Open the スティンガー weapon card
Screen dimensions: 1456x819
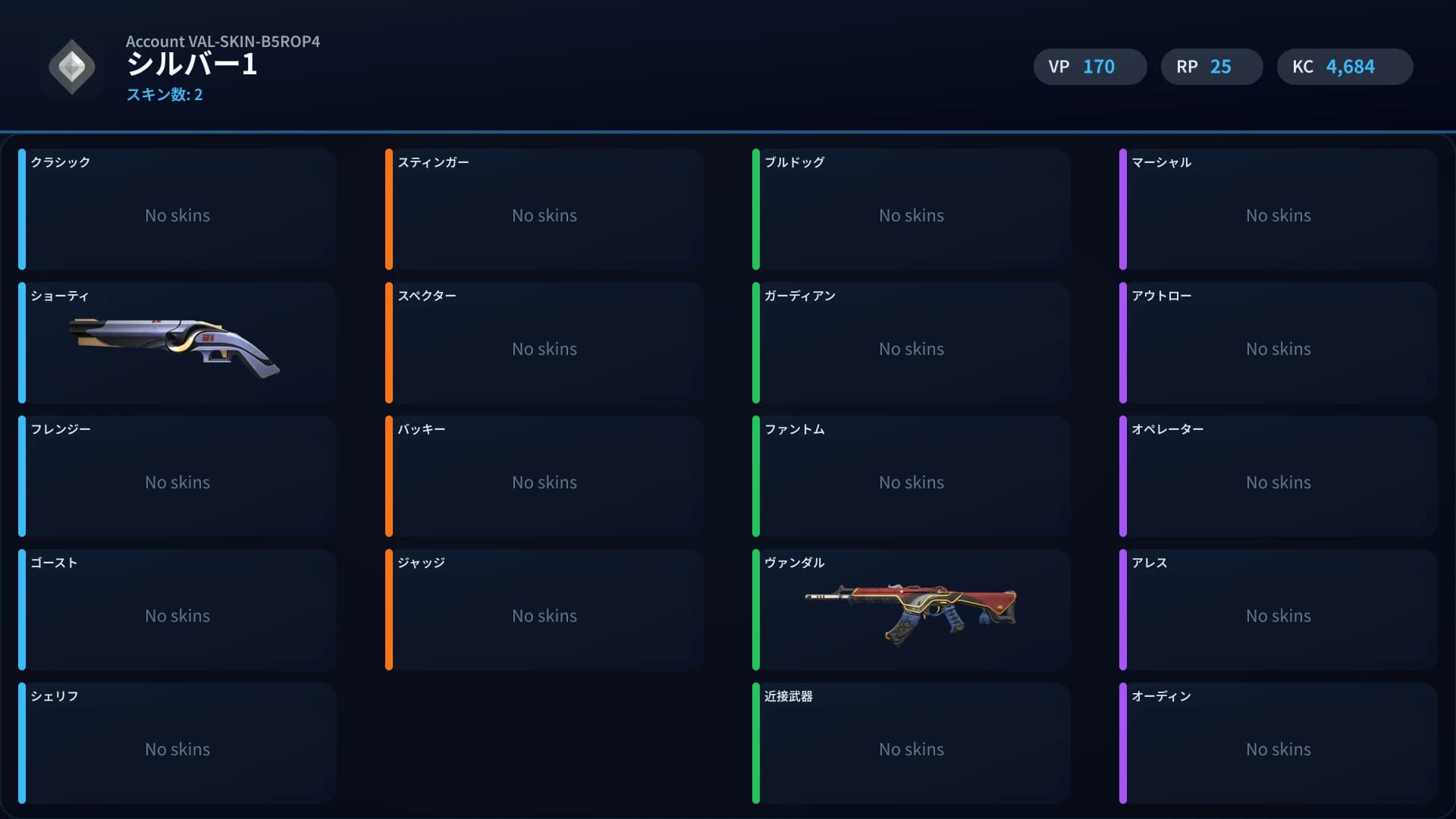pyautogui.click(x=544, y=209)
